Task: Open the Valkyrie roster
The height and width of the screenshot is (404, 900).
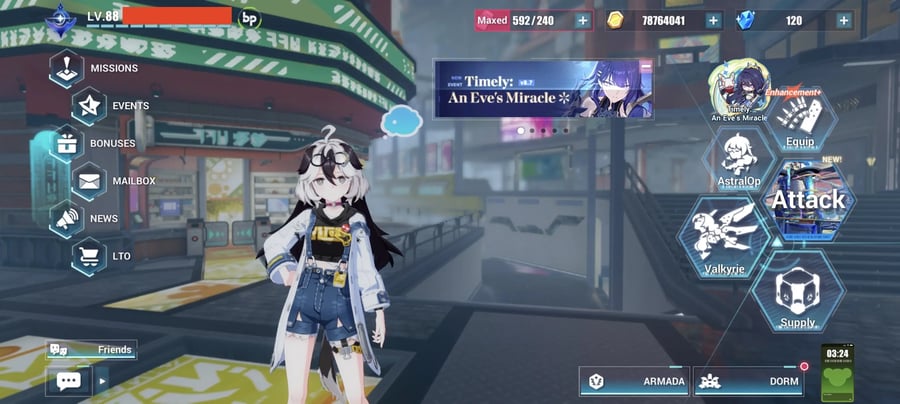Action: point(725,237)
